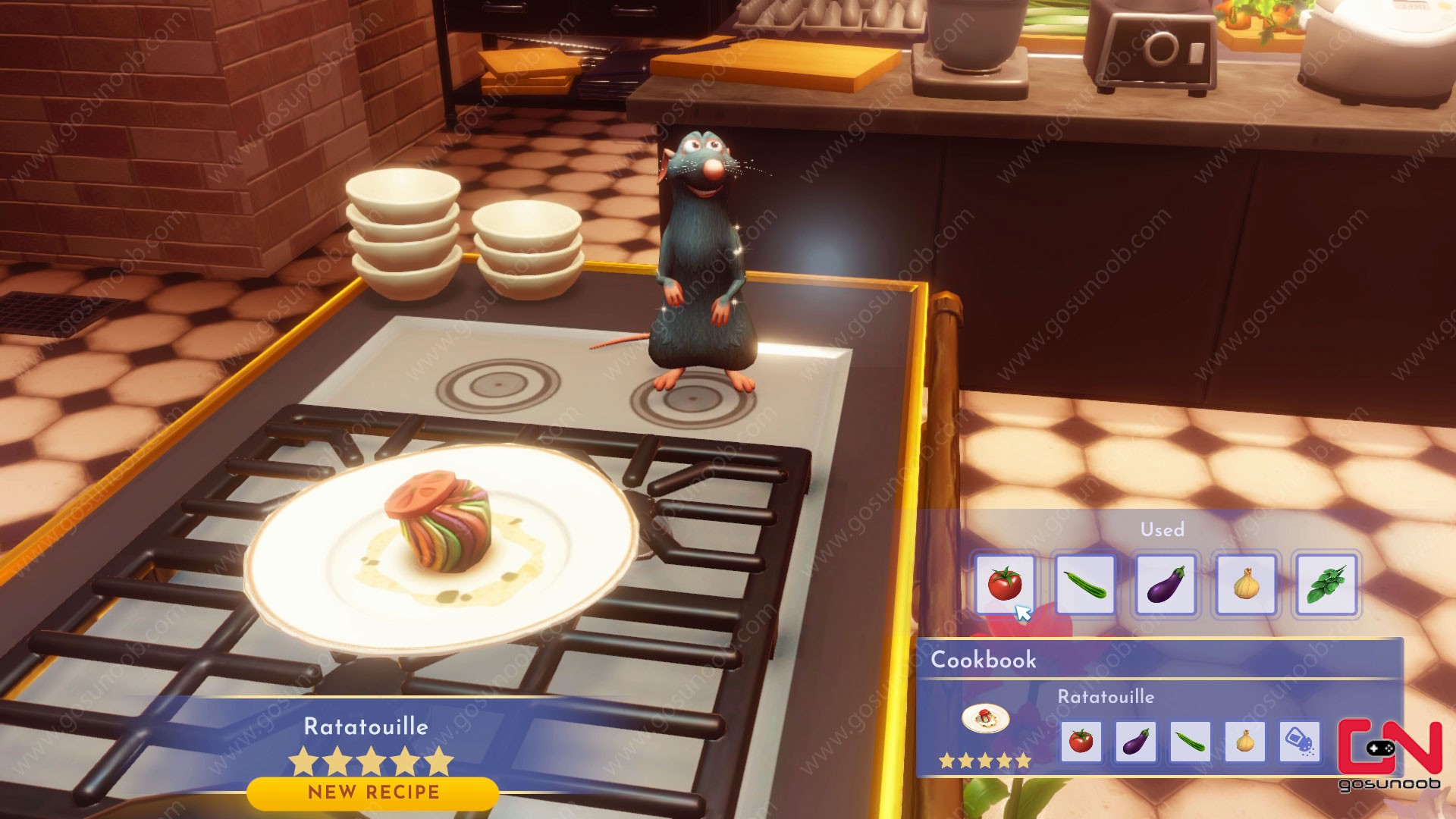Click the Ratatouille label above the stars
This screenshot has height=819, width=1456.
pos(366,726)
